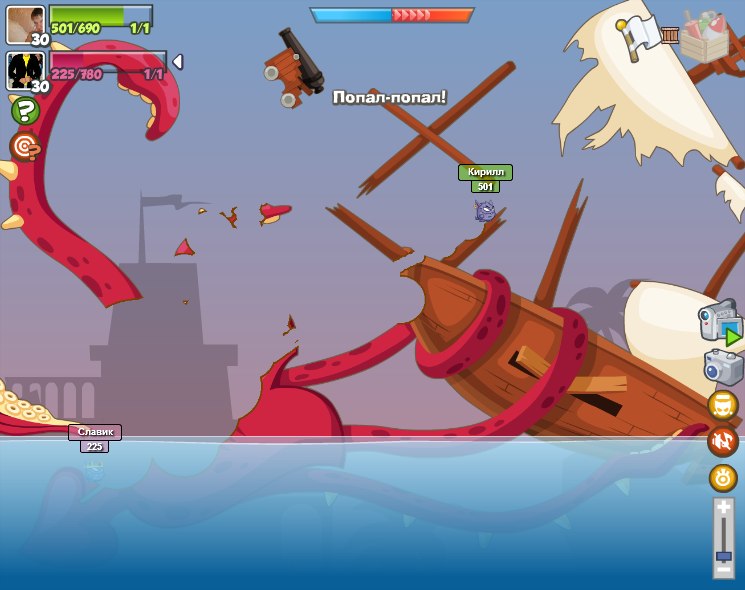This screenshot has width=745, height=590.
Task: Click the yellow ring settings button
Action: [723, 477]
